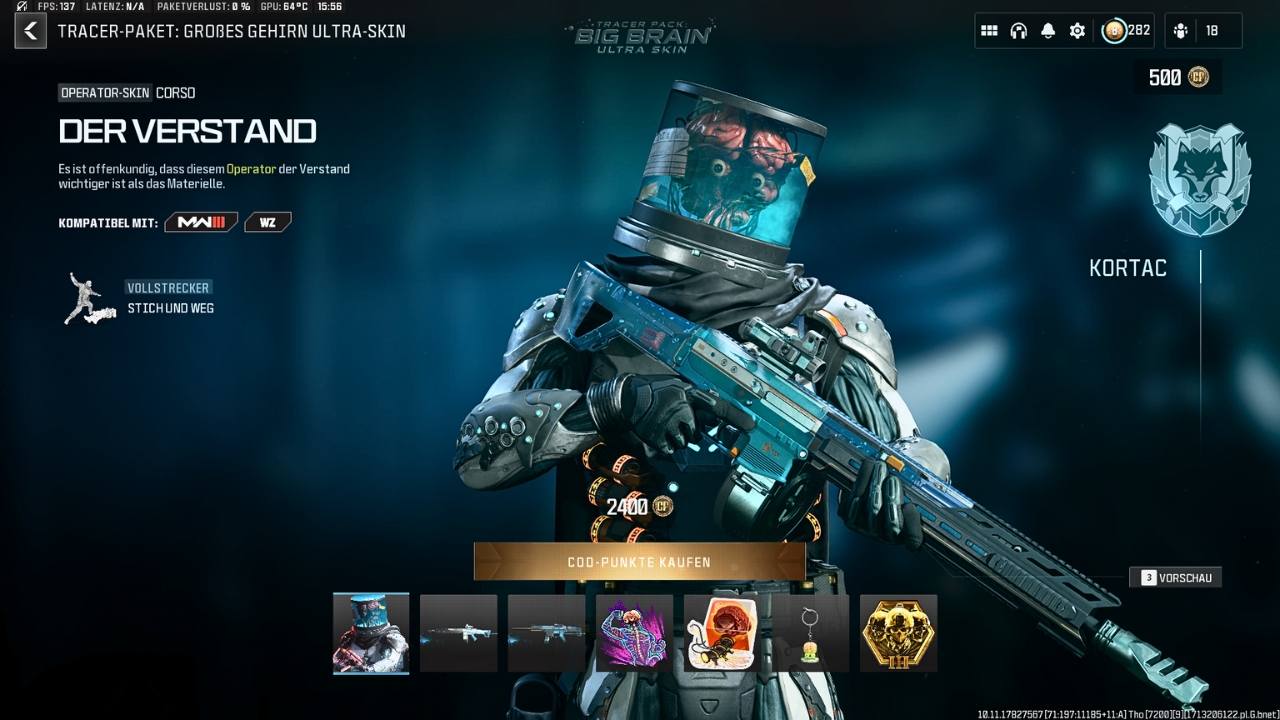Open the grid menu icon

click(989, 31)
